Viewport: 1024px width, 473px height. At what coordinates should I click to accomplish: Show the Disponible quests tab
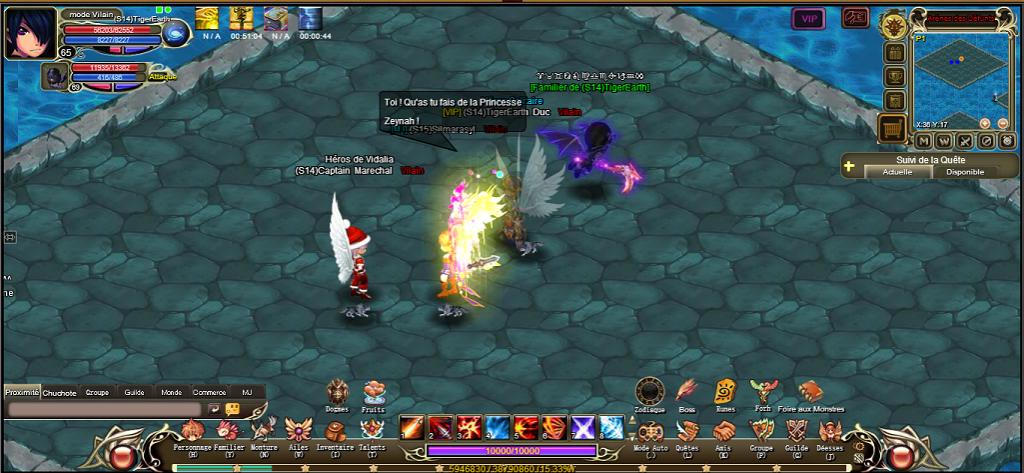[964, 172]
